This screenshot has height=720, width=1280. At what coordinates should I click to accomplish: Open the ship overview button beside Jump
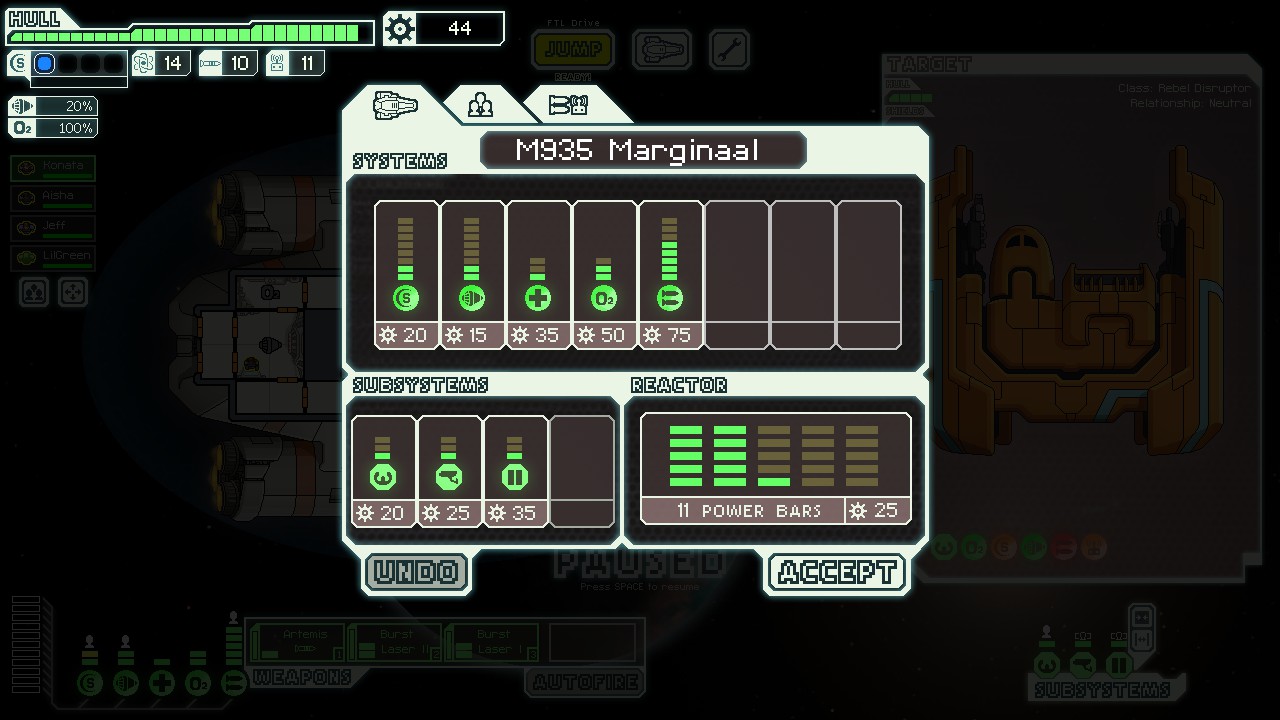click(x=662, y=49)
